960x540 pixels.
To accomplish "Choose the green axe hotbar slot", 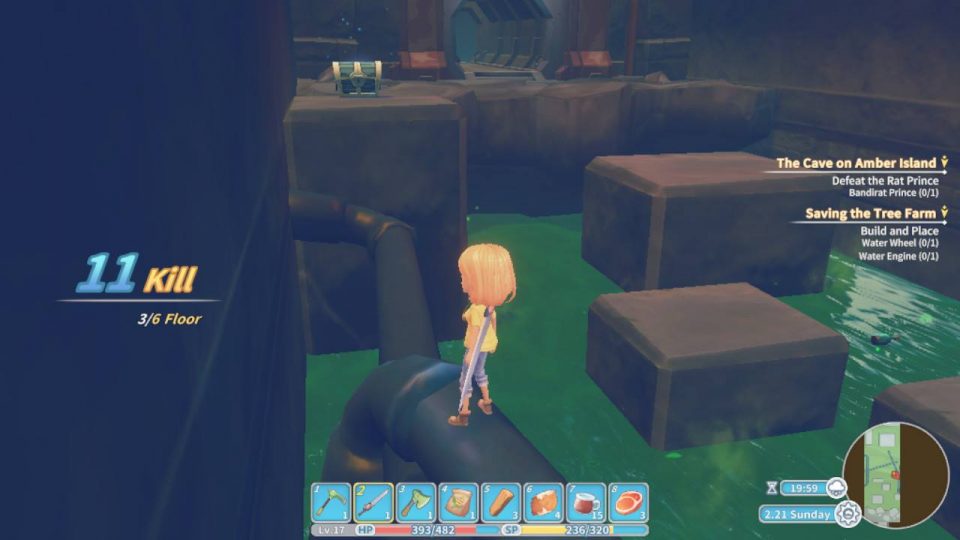I will [x=416, y=503].
